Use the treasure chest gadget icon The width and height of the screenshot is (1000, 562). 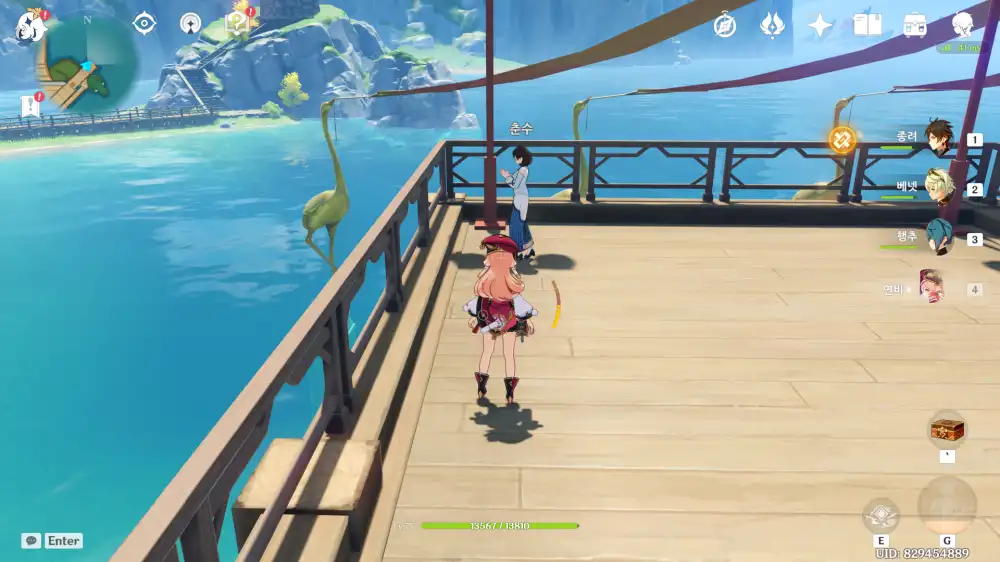coord(946,430)
